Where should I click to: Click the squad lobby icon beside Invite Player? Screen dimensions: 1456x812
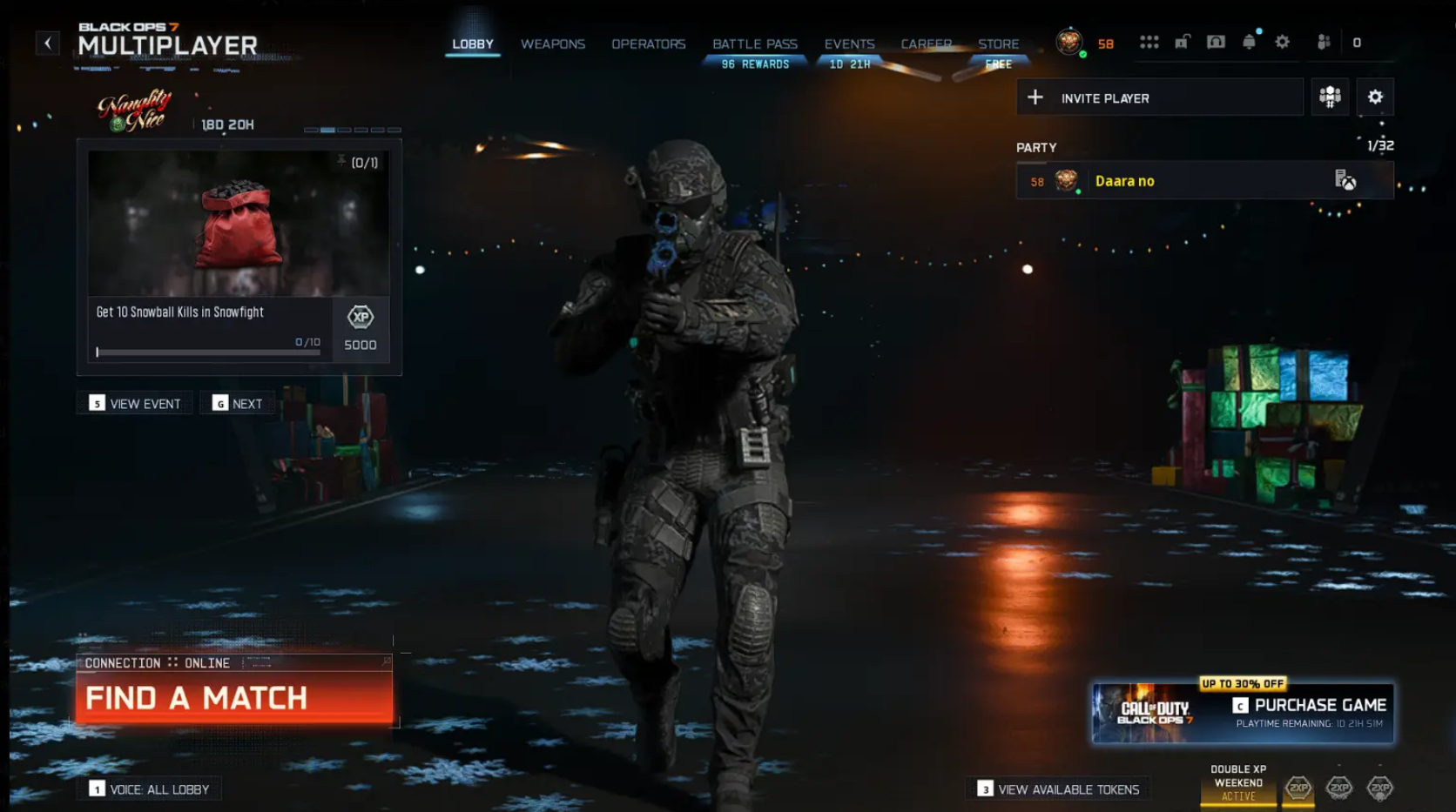(1330, 97)
